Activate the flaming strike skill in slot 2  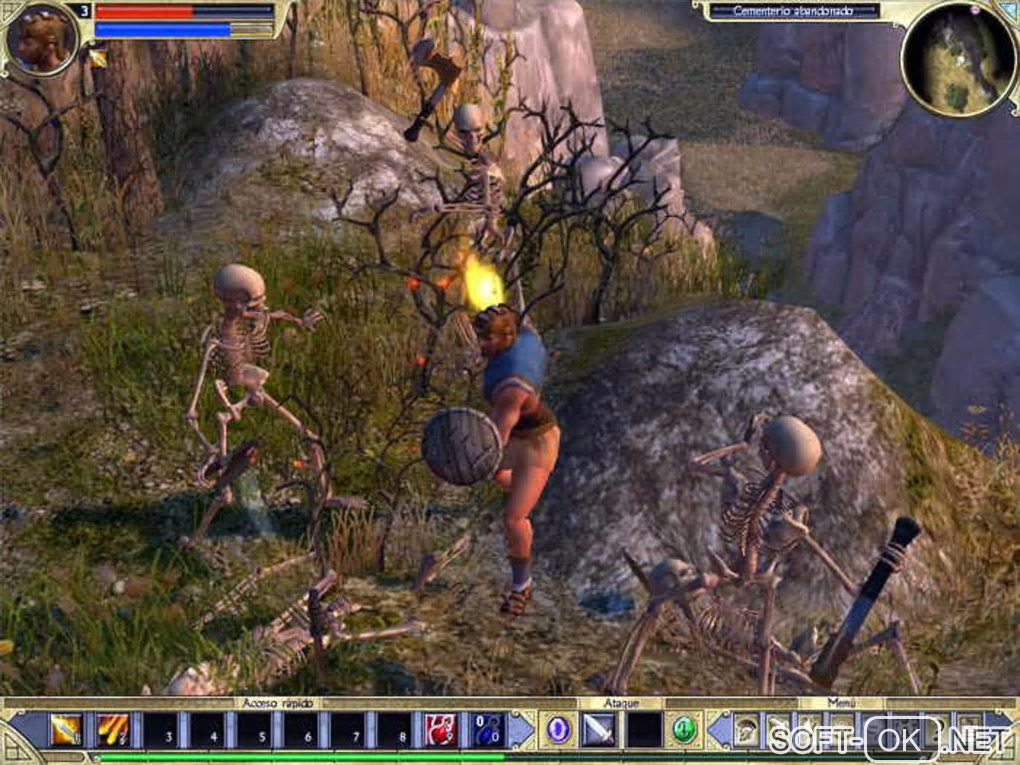113,730
